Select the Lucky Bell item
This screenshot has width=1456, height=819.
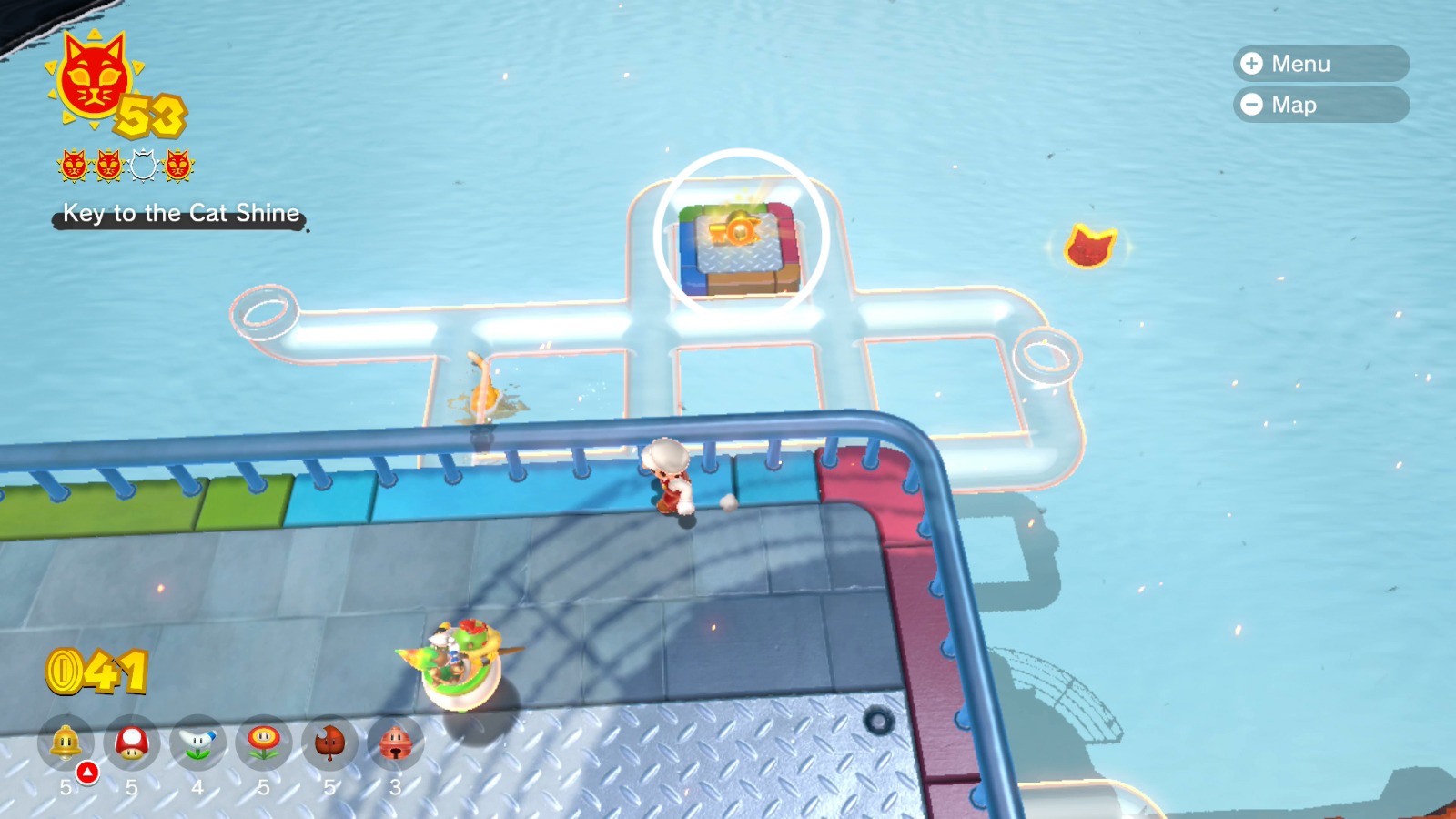[395, 743]
